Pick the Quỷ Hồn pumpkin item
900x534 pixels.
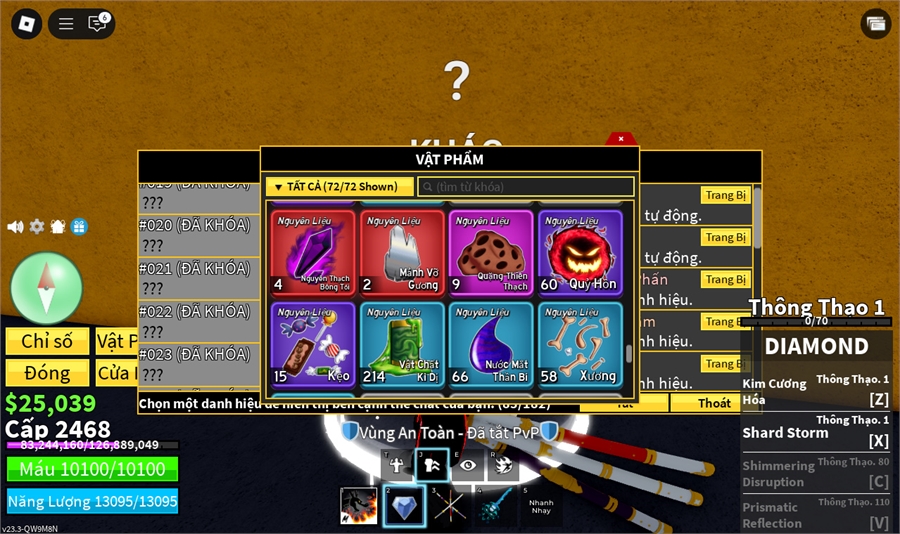580,253
